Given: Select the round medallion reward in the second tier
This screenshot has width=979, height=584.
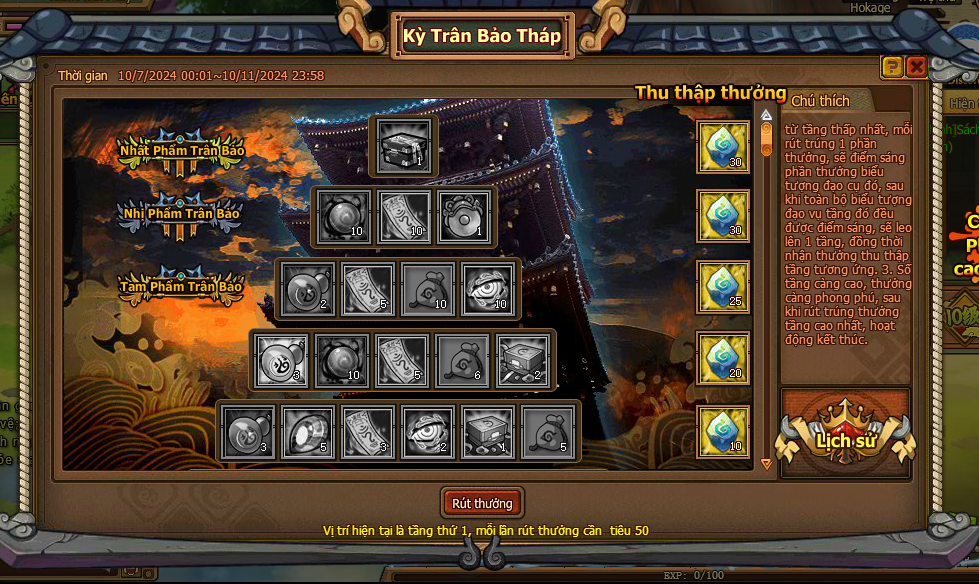Looking at the screenshot, I should (x=463, y=217).
